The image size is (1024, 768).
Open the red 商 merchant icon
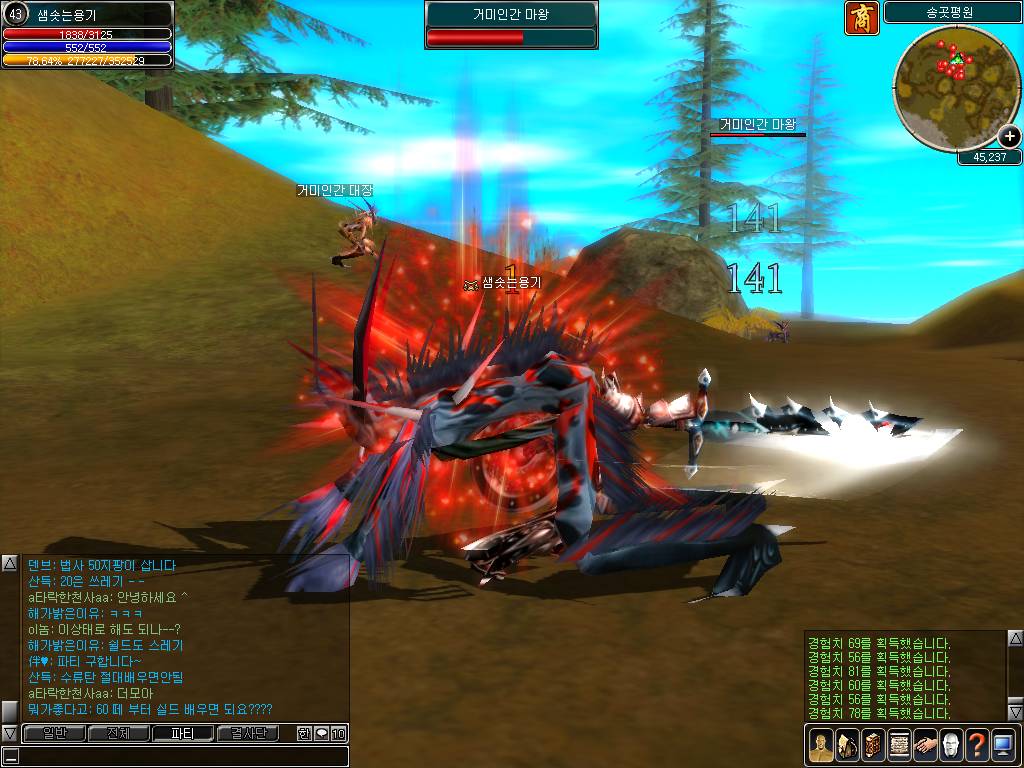861,18
